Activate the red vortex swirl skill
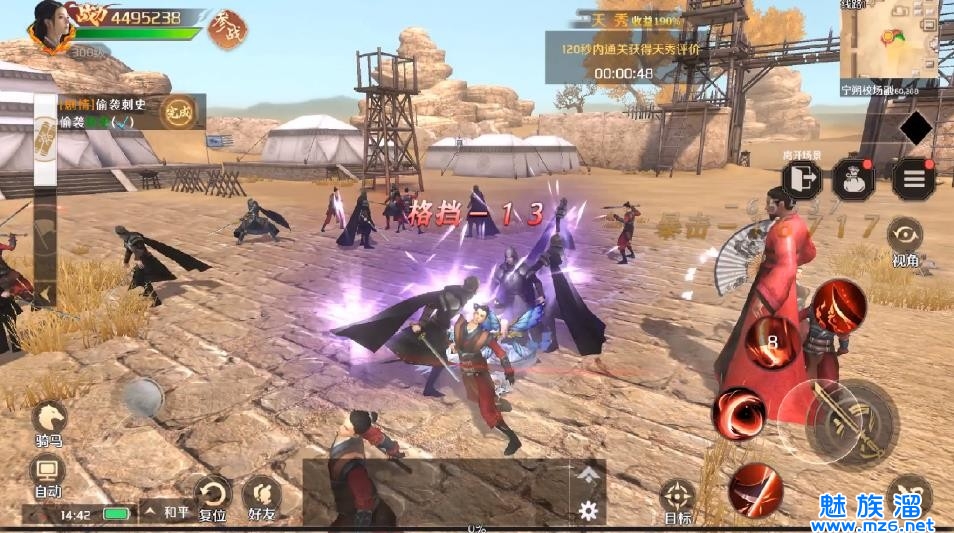The width and height of the screenshot is (954, 533). point(739,412)
